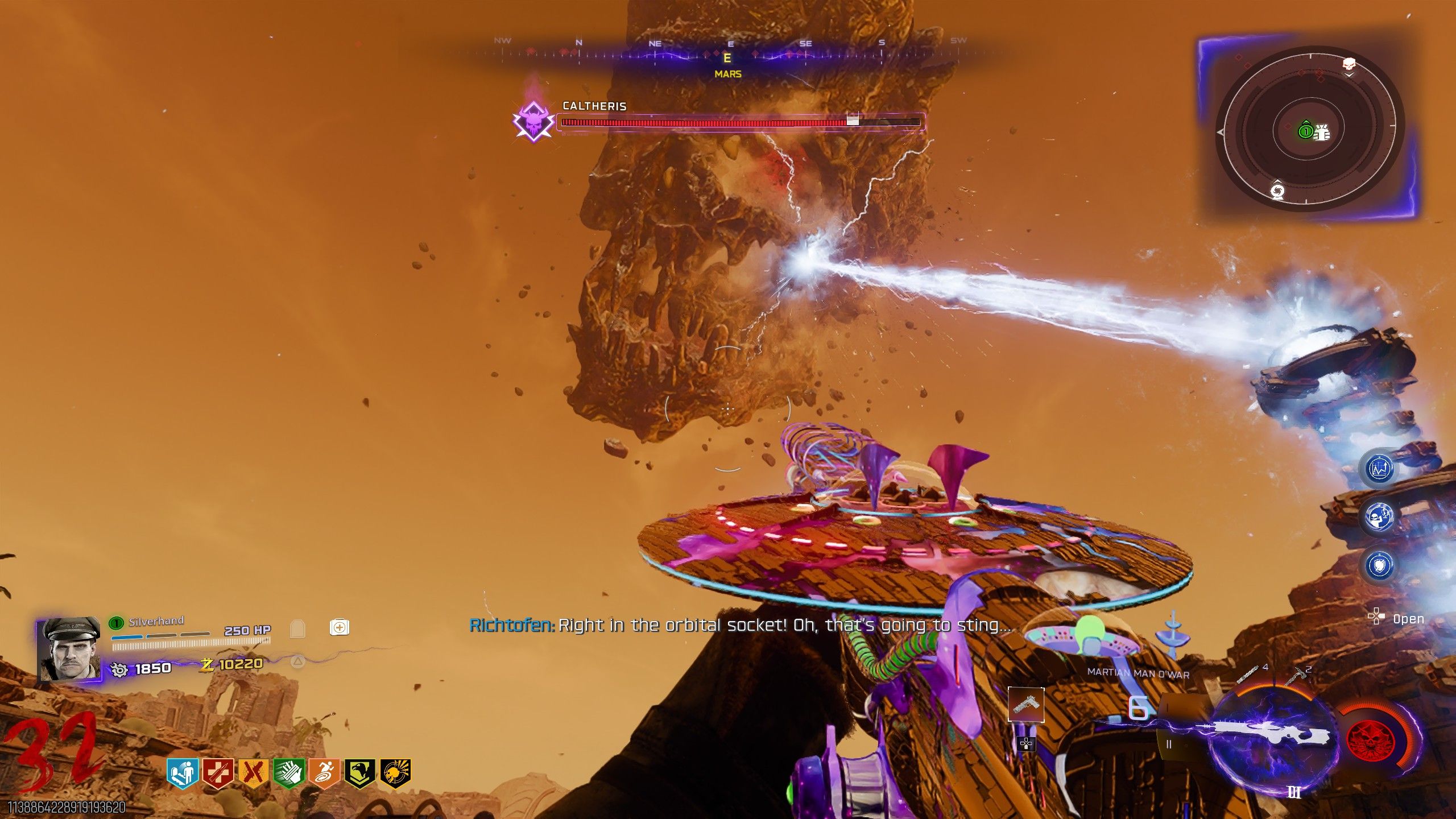Click the Caltheris boss skull emblem
The height and width of the screenshot is (819, 1456).
point(533,121)
